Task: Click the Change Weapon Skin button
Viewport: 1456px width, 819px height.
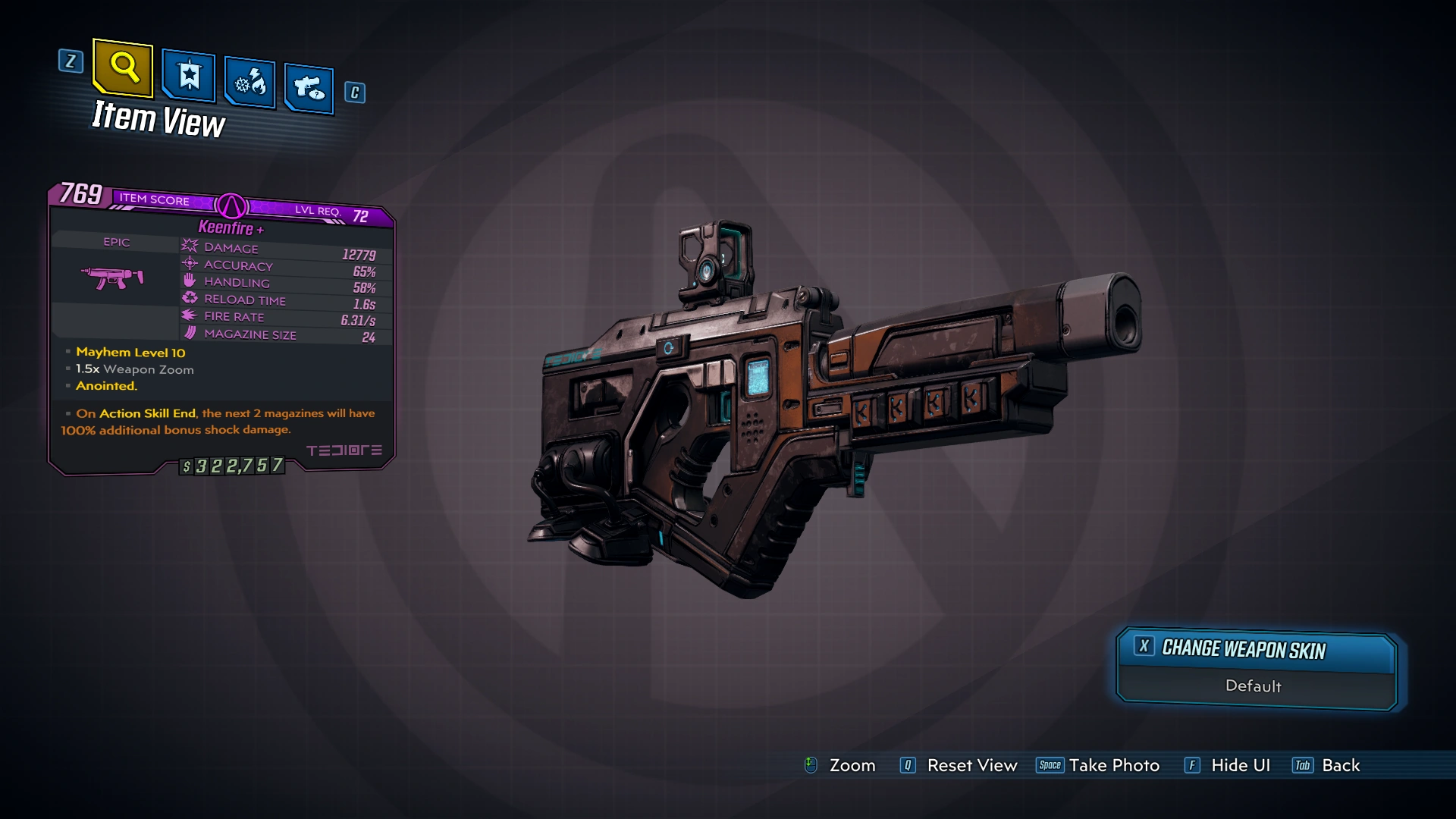Action: (1256, 649)
